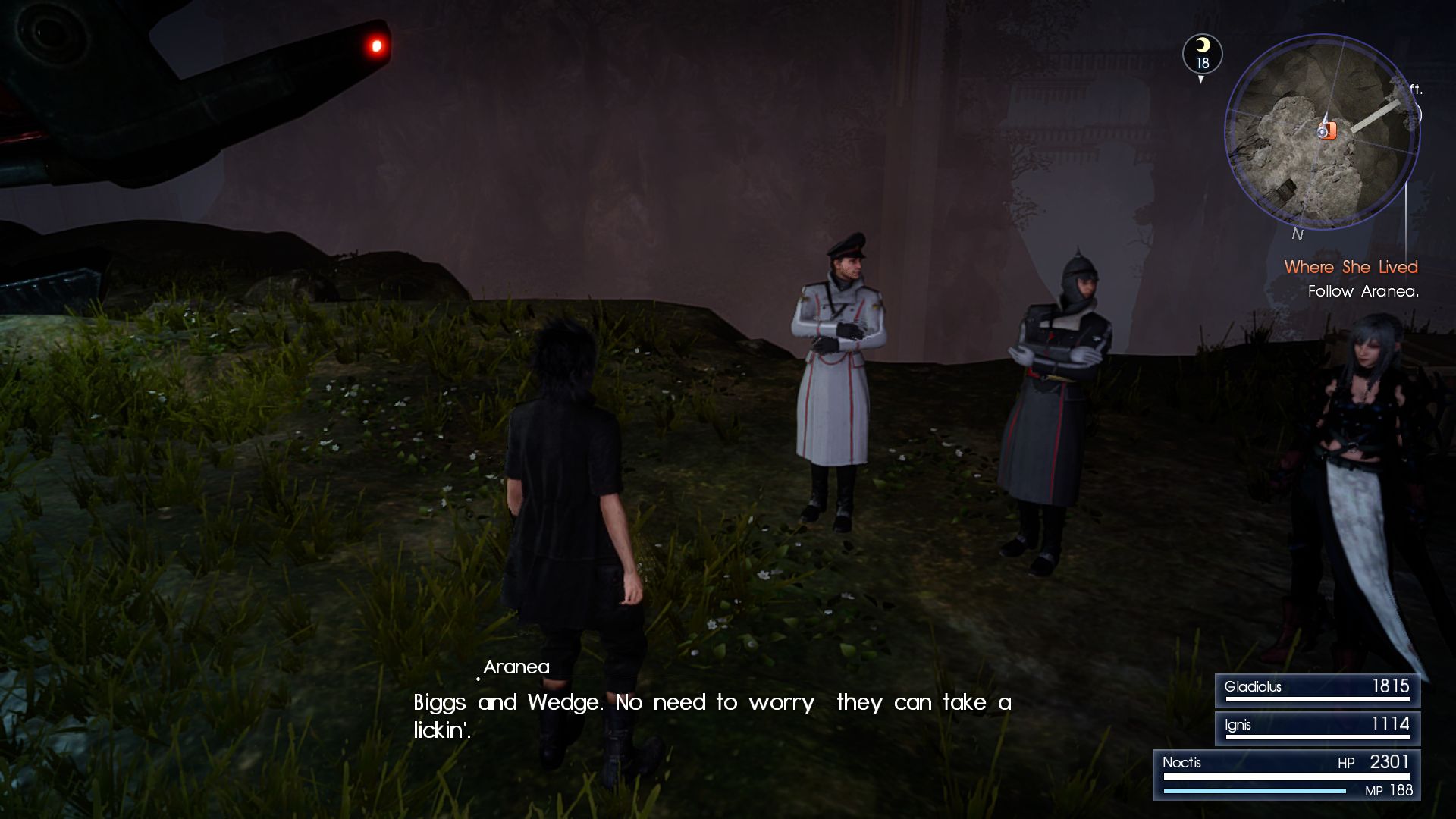Expand the Where She Lived quest details
This screenshot has height=819, width=1456.
tap(1351, 267)
